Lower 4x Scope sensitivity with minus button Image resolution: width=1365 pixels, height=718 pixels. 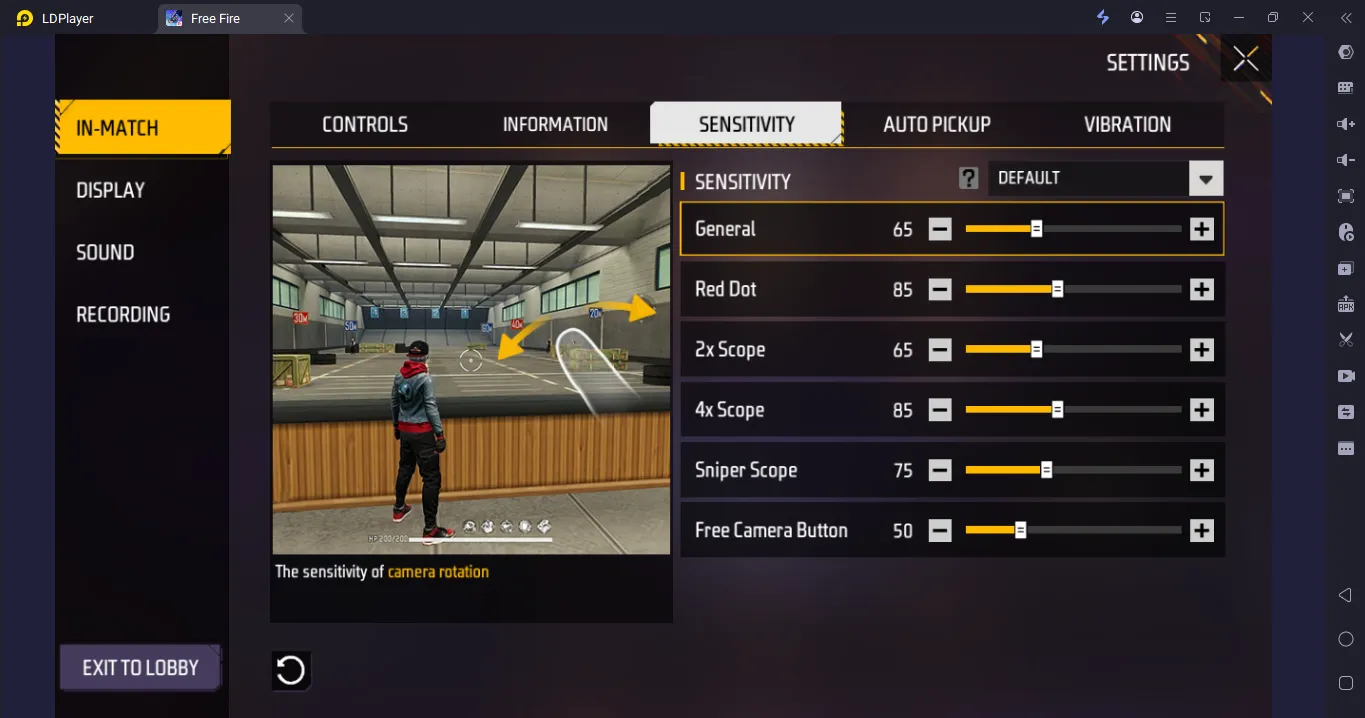940,410
